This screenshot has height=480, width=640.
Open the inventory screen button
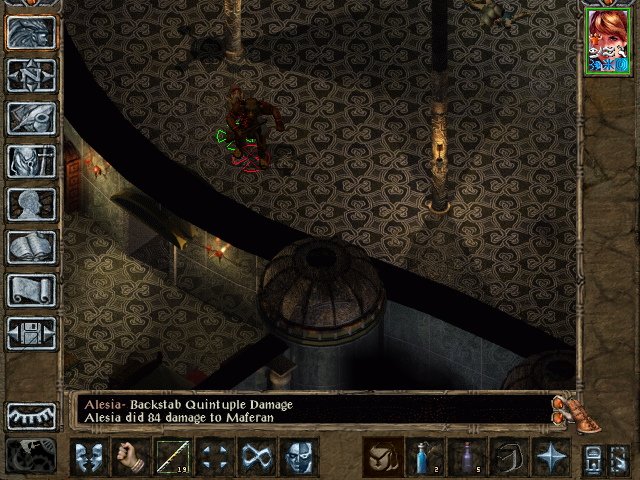coord(31,161)
